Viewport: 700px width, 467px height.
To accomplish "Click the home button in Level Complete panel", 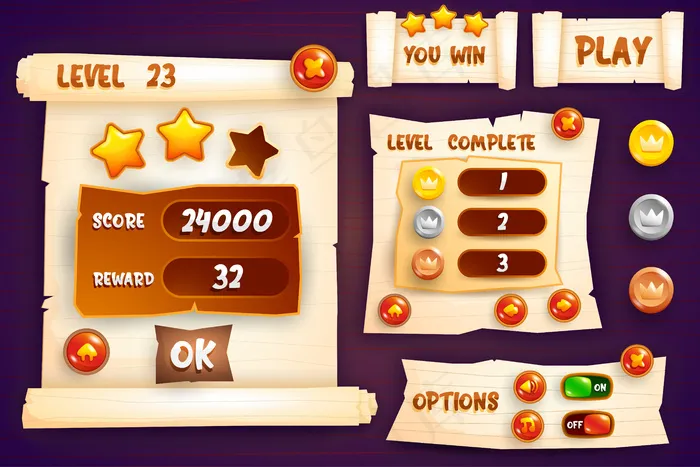I will (394, 309).
